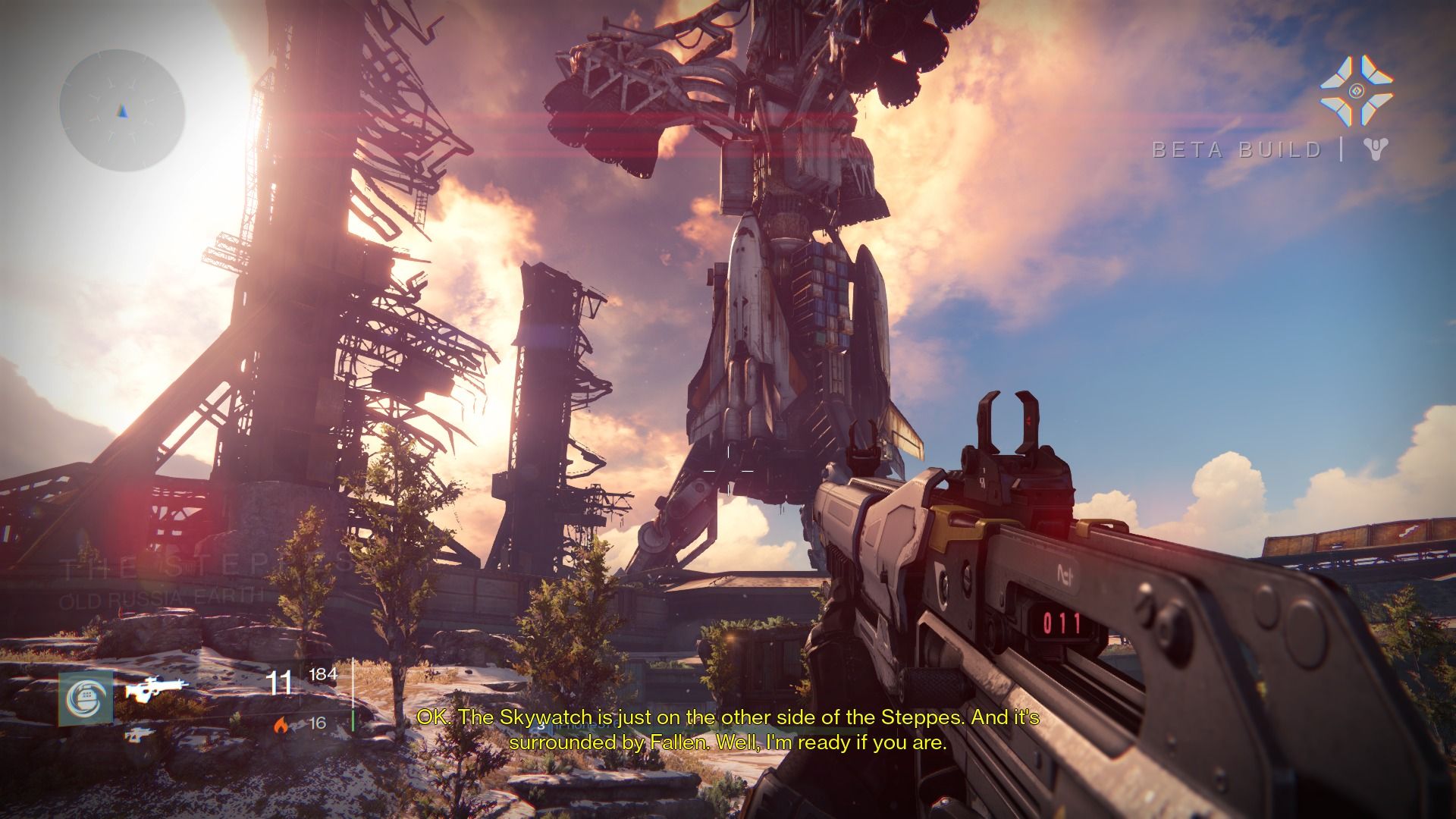Screen dimensions: 1456x819
Task: Click the circular radar display
Action: point(122,112)
